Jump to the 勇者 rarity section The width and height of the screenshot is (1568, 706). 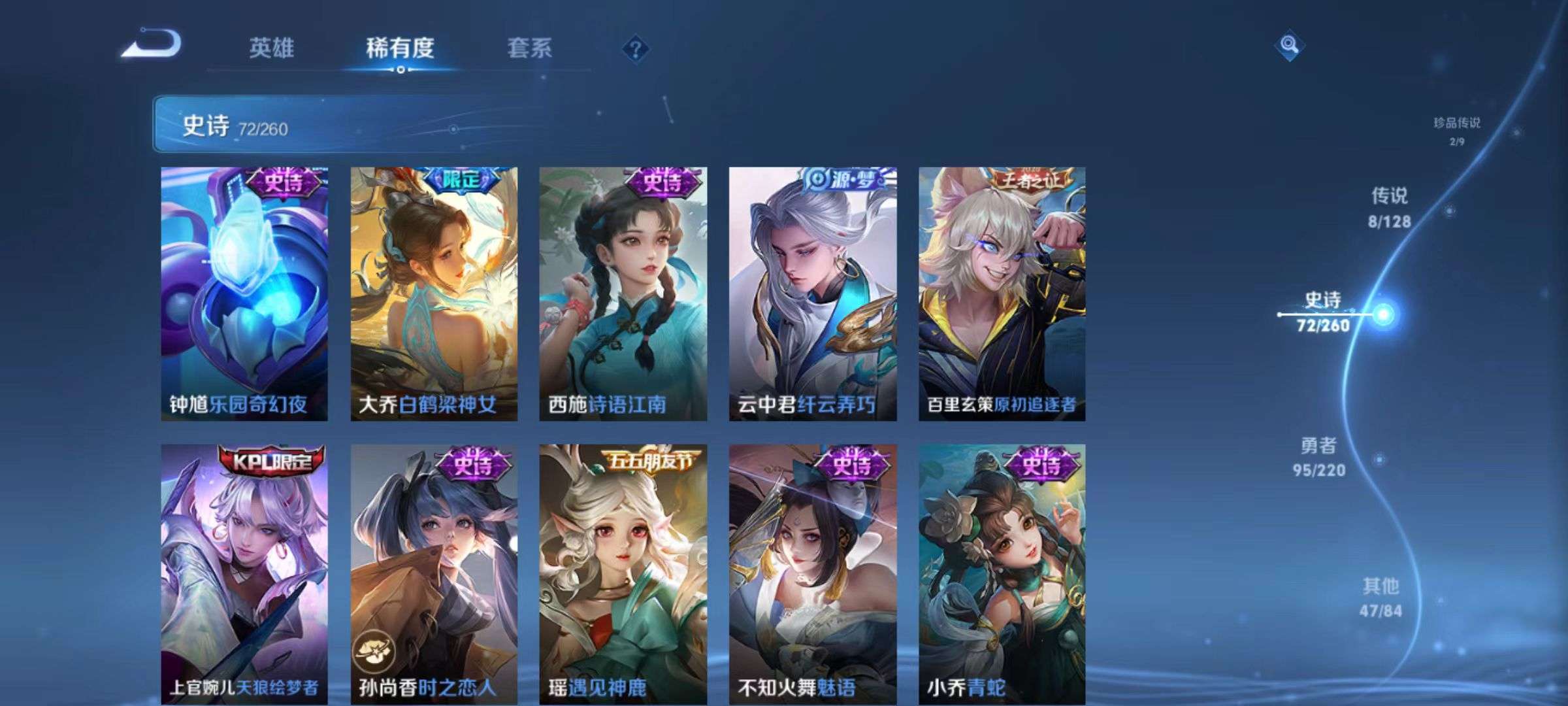click(1318, 457)
